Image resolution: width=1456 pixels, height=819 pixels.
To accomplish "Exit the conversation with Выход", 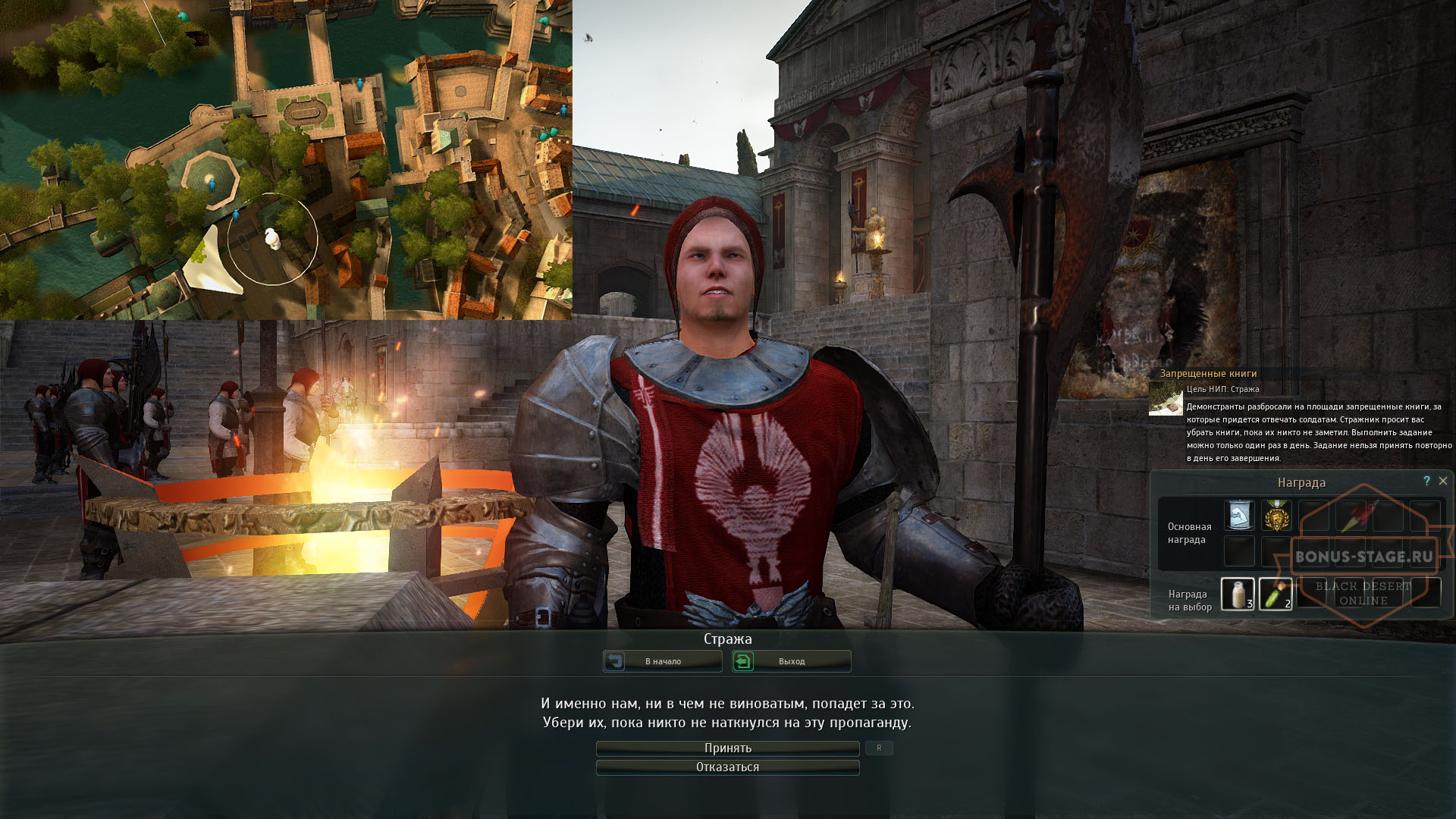I will 791,661.
